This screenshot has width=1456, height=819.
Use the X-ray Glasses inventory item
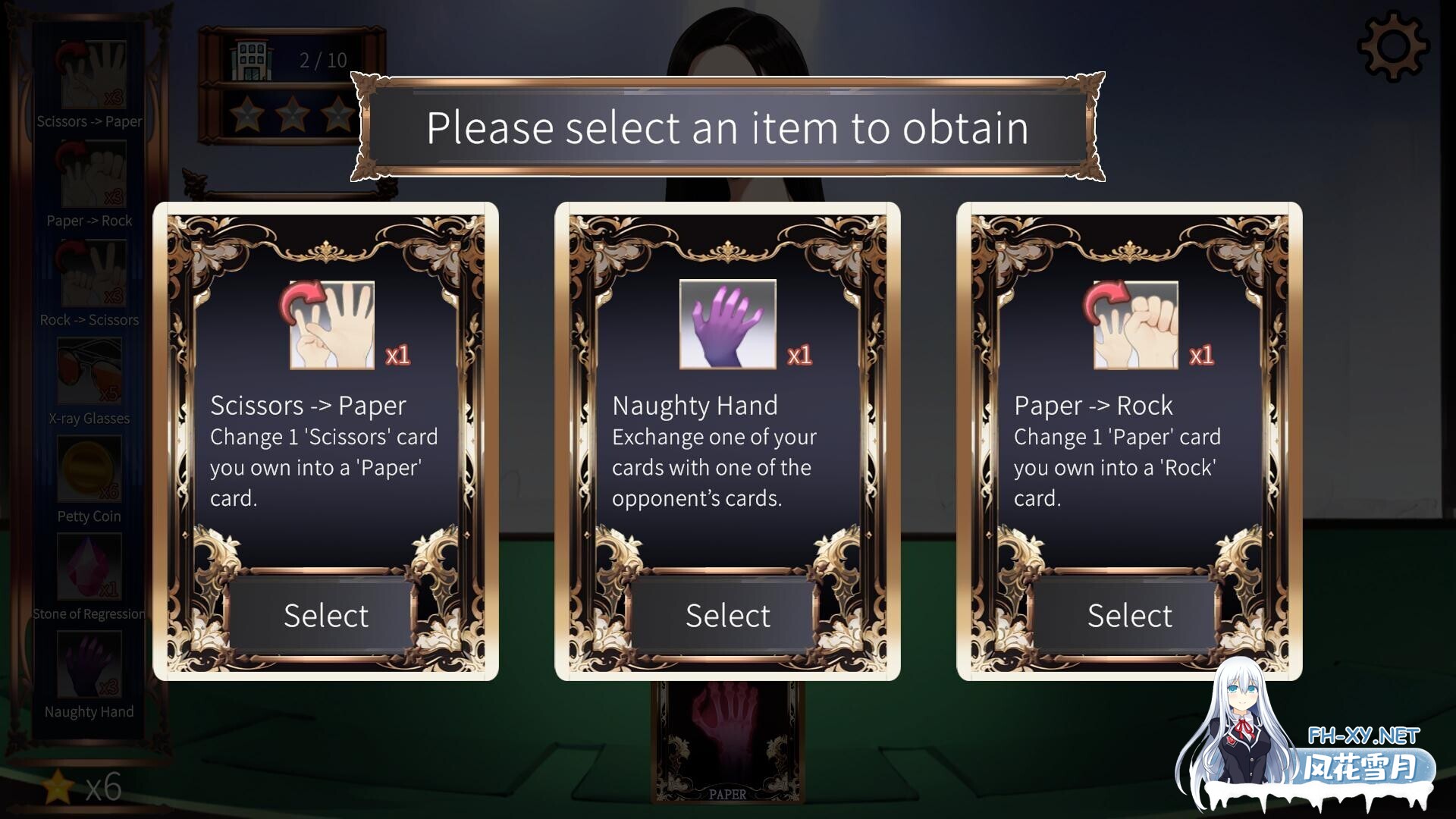(89, 372)
